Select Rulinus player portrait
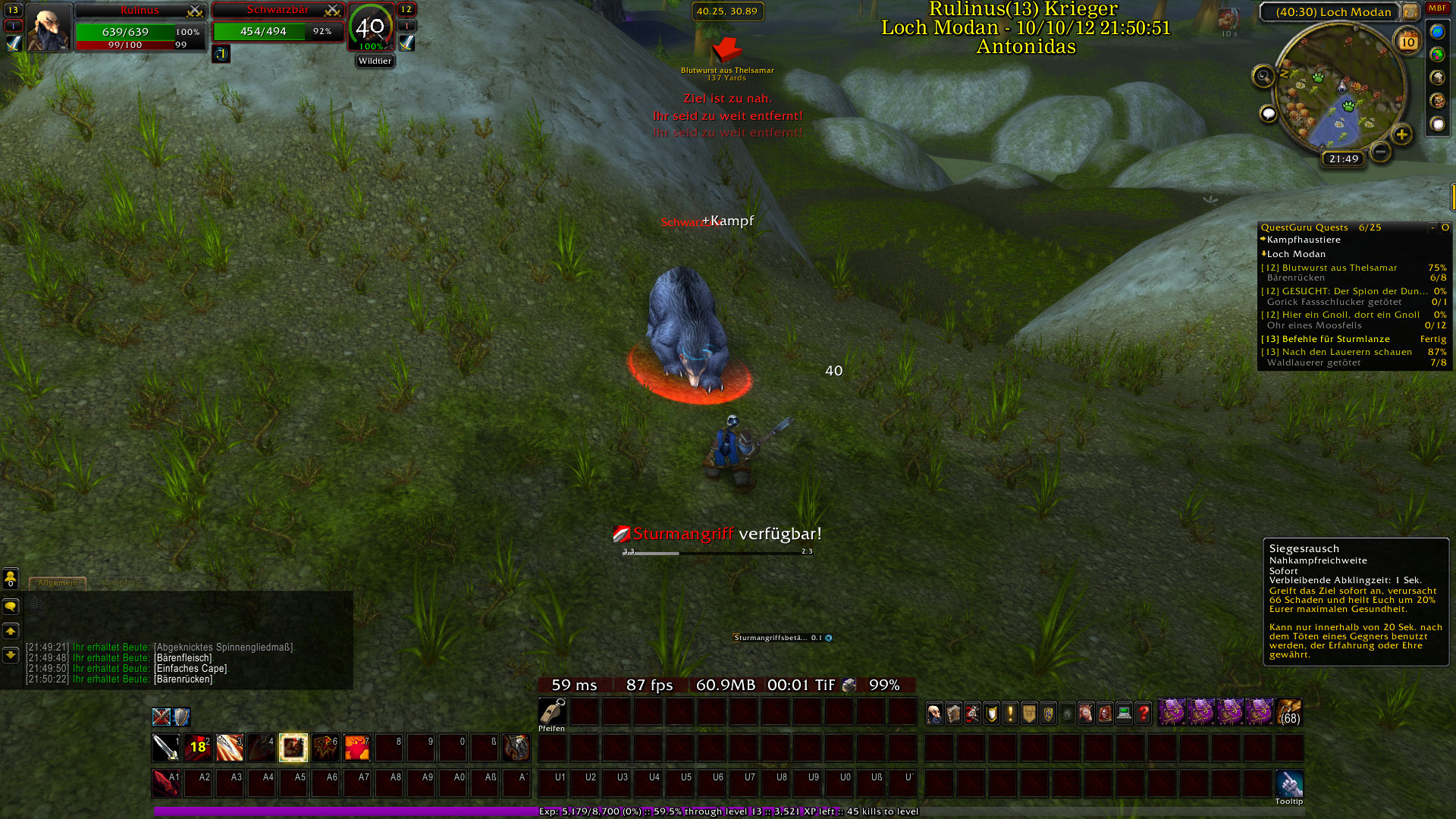 pos(47,29)
